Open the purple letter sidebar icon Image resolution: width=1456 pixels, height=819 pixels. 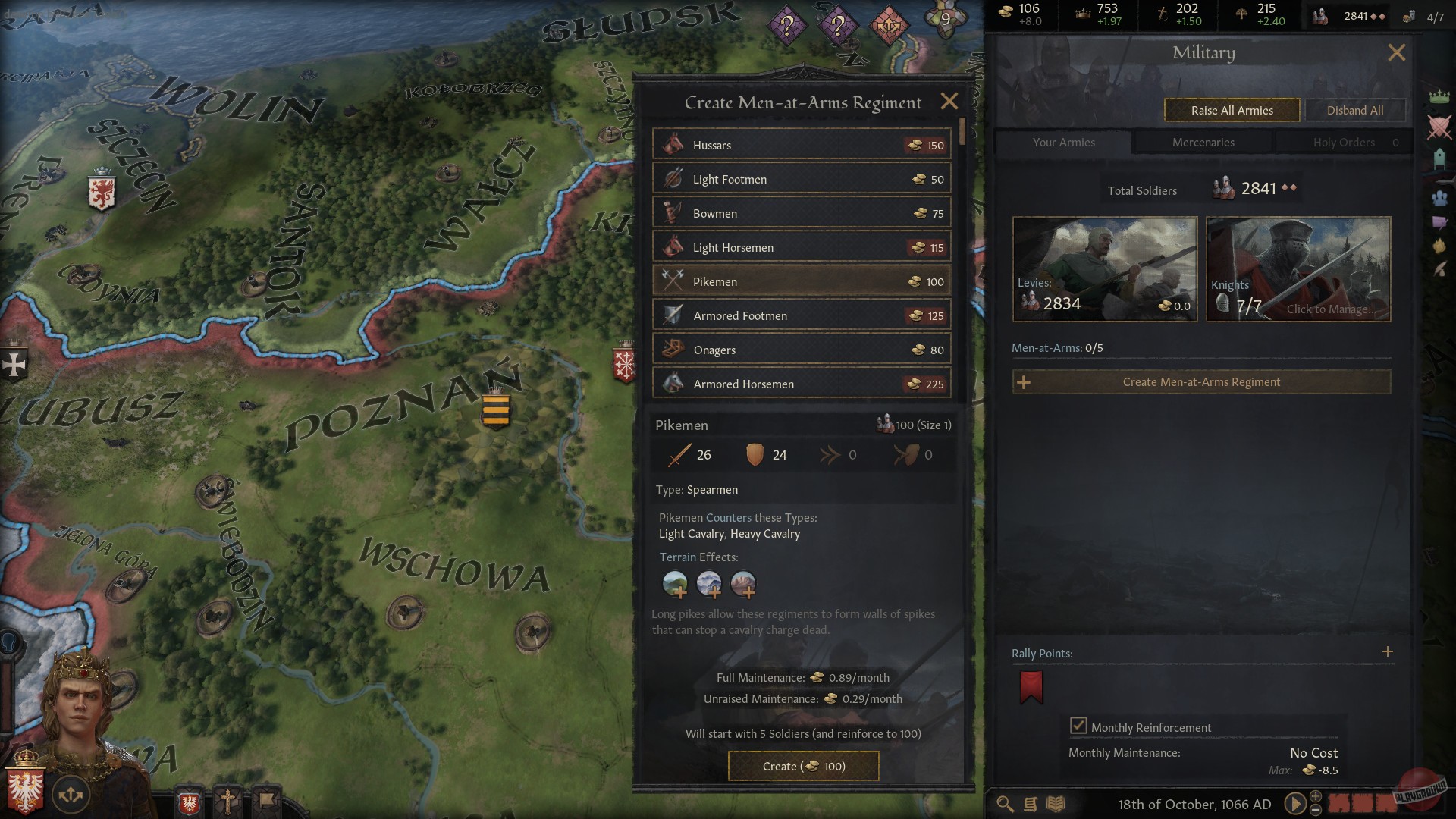click(x=1439, y=222)
